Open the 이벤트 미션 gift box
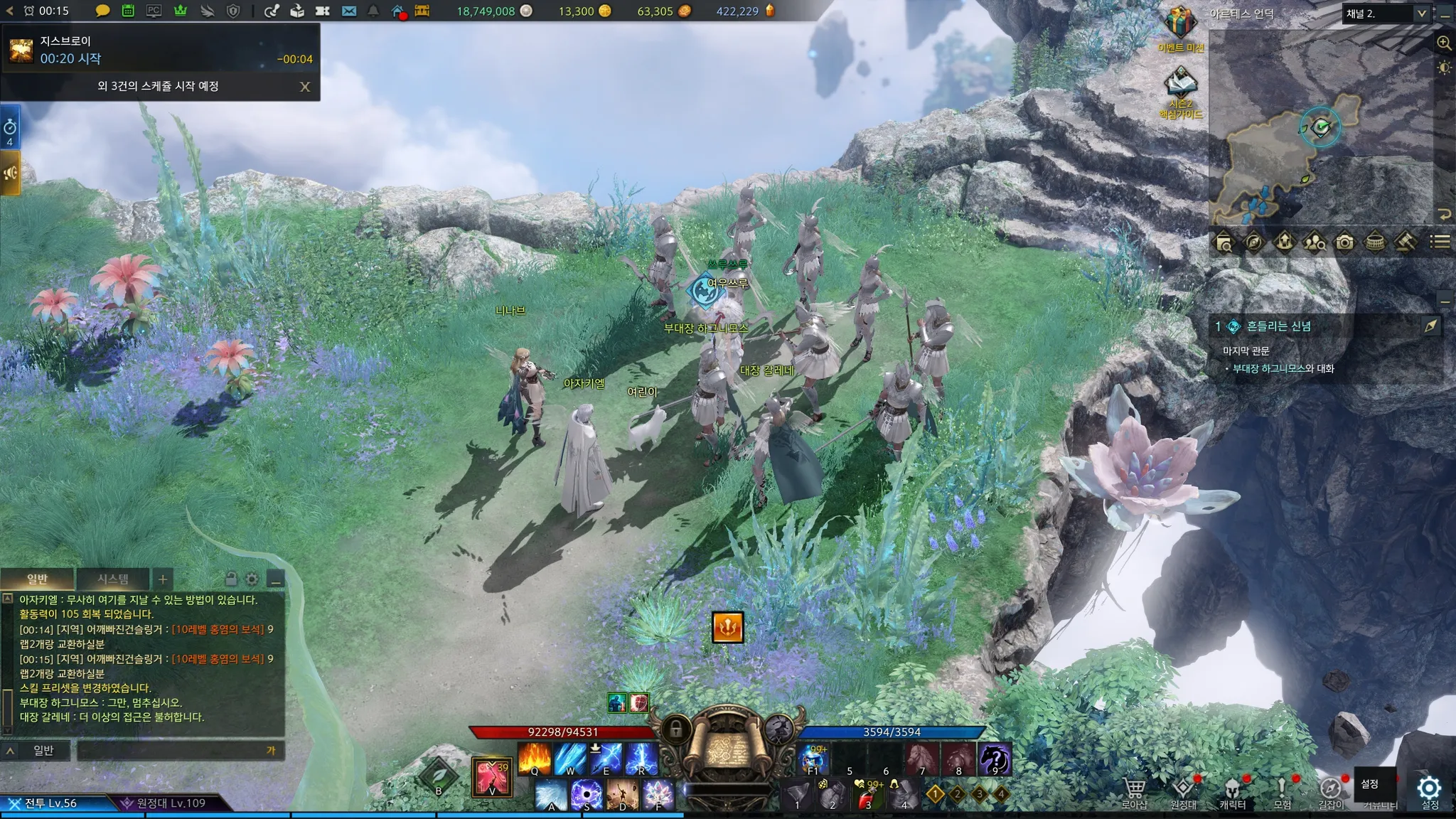The height and width of the screenshot is (819, 1456). [x=1179, y=24]
